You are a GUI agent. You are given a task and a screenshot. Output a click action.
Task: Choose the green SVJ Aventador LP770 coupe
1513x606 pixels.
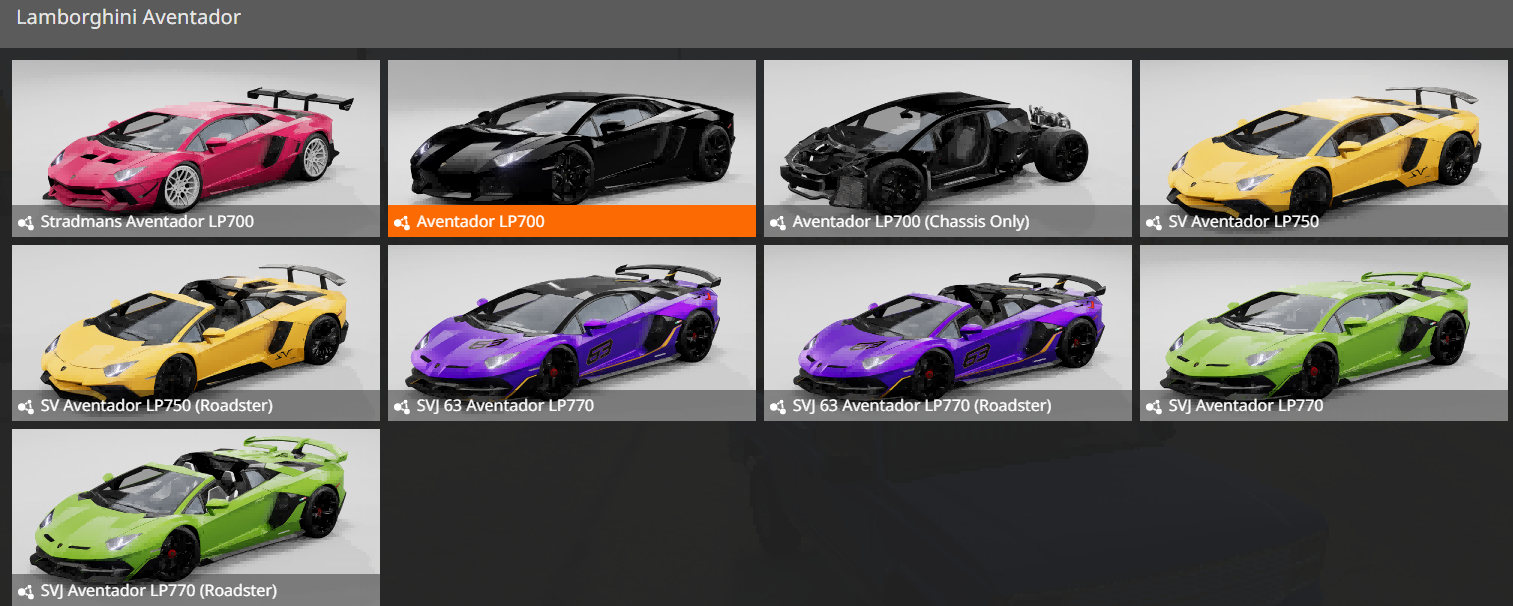1324,333
